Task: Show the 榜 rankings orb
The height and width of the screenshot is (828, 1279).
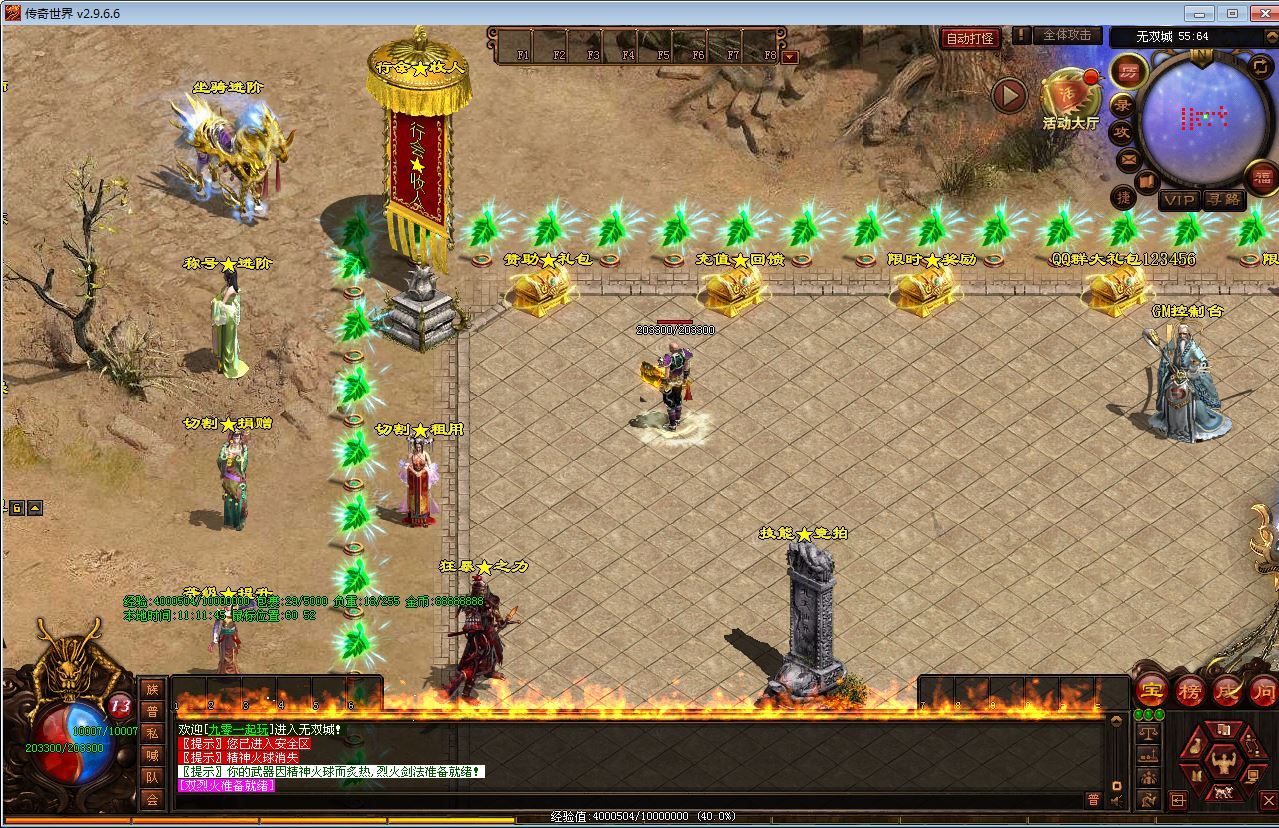Action: 1190,690
